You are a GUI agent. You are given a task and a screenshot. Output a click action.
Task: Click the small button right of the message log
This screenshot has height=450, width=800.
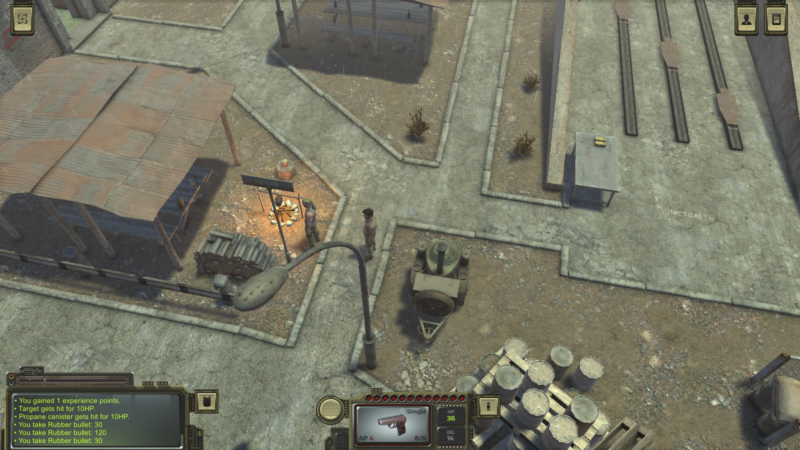coord(203,400)
